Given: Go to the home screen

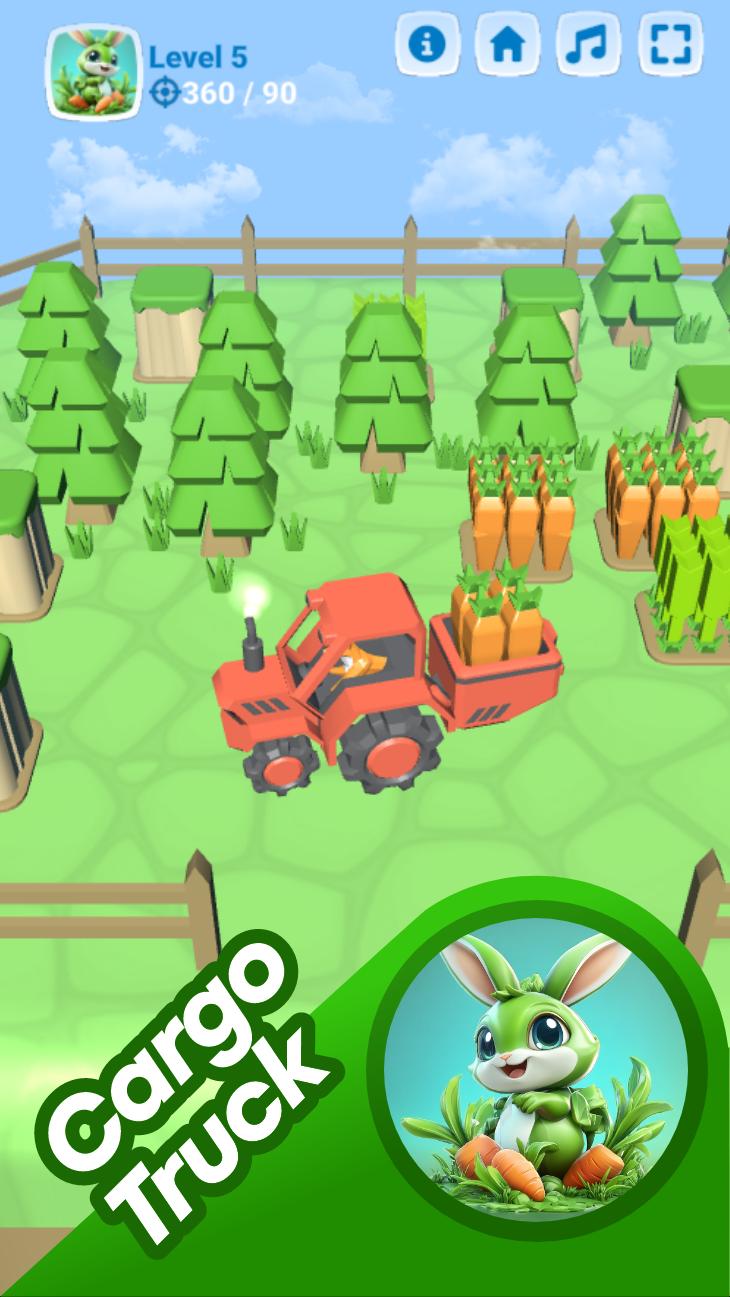Looking at the screenshot, I should coord(507,44).
